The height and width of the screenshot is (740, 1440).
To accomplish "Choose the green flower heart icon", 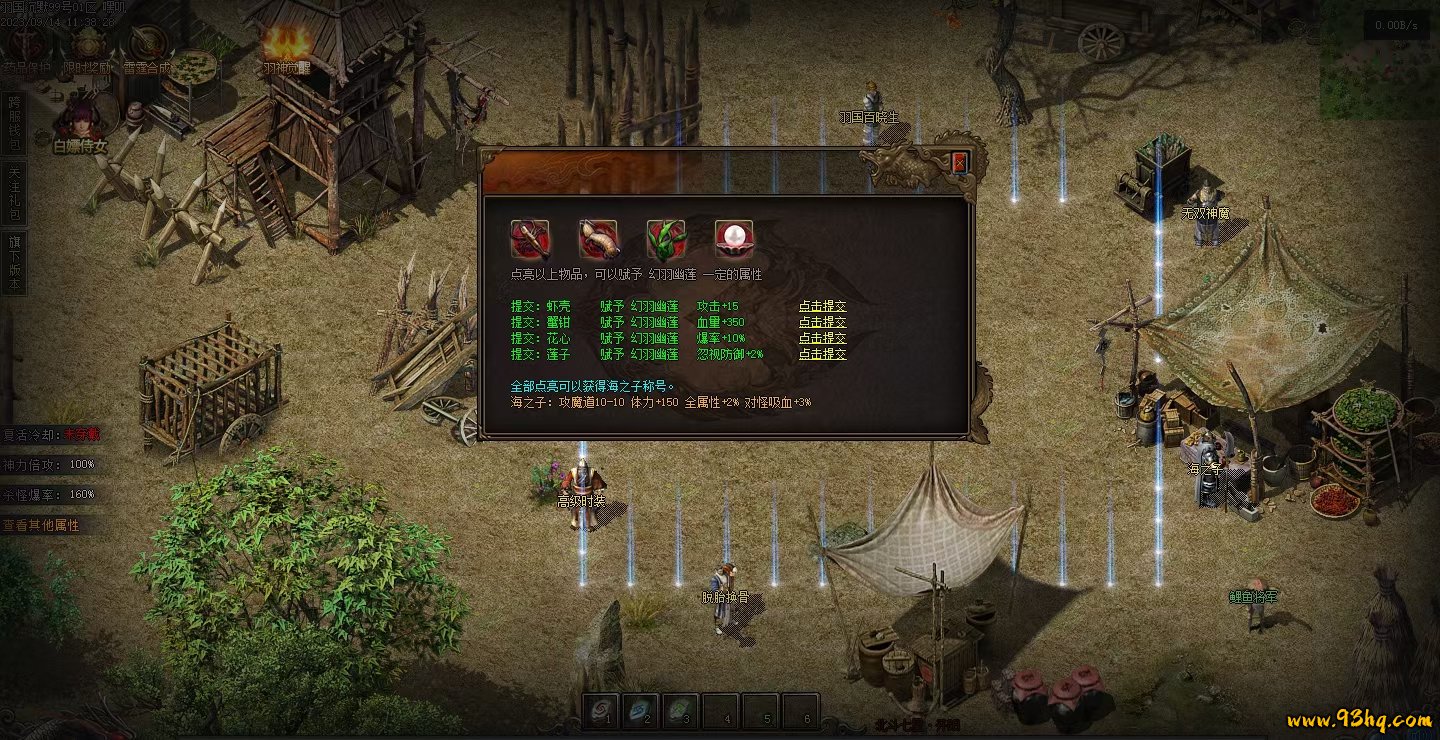I will [x=666, y=240].
